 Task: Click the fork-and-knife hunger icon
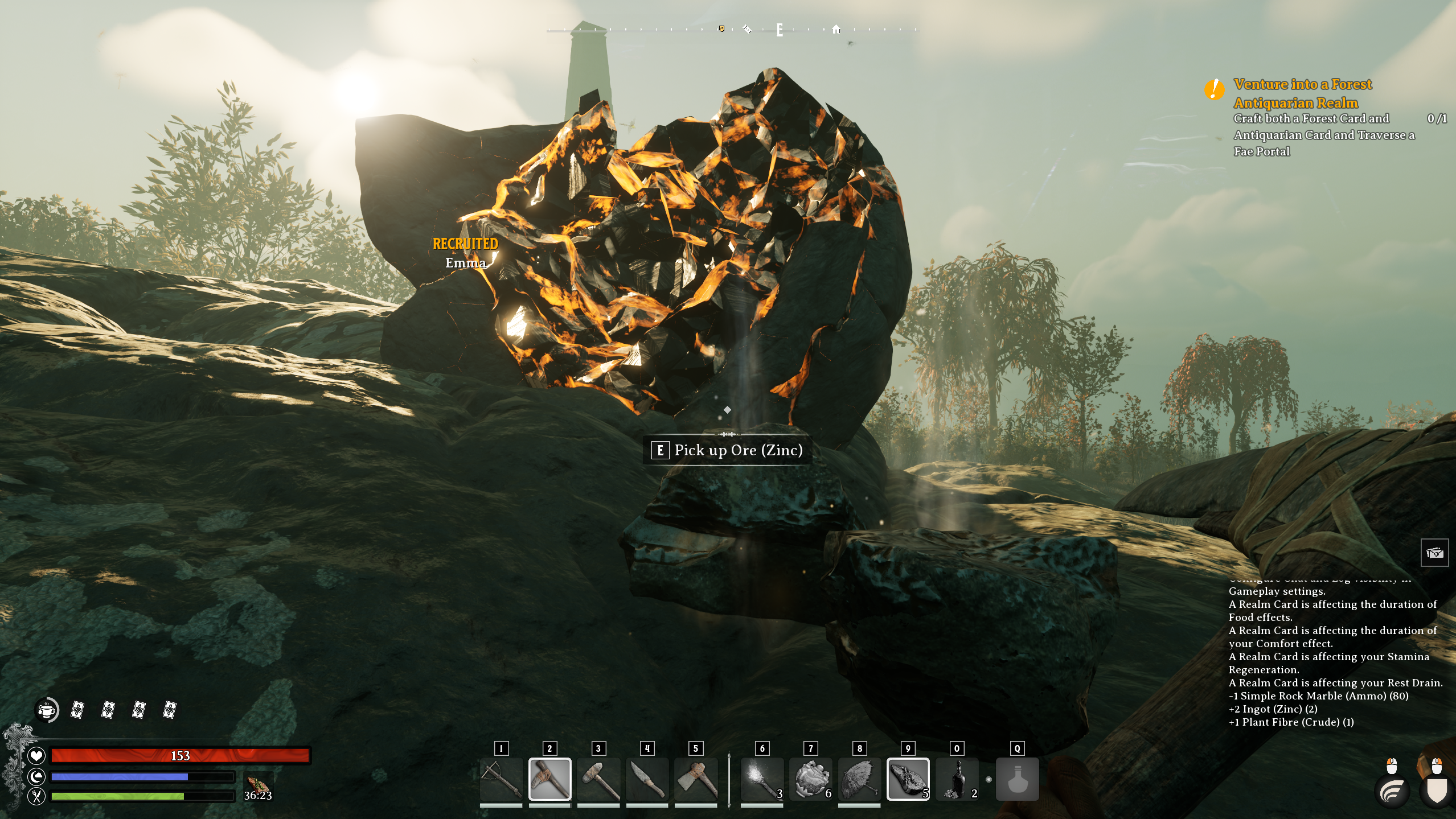click(36, 797)
